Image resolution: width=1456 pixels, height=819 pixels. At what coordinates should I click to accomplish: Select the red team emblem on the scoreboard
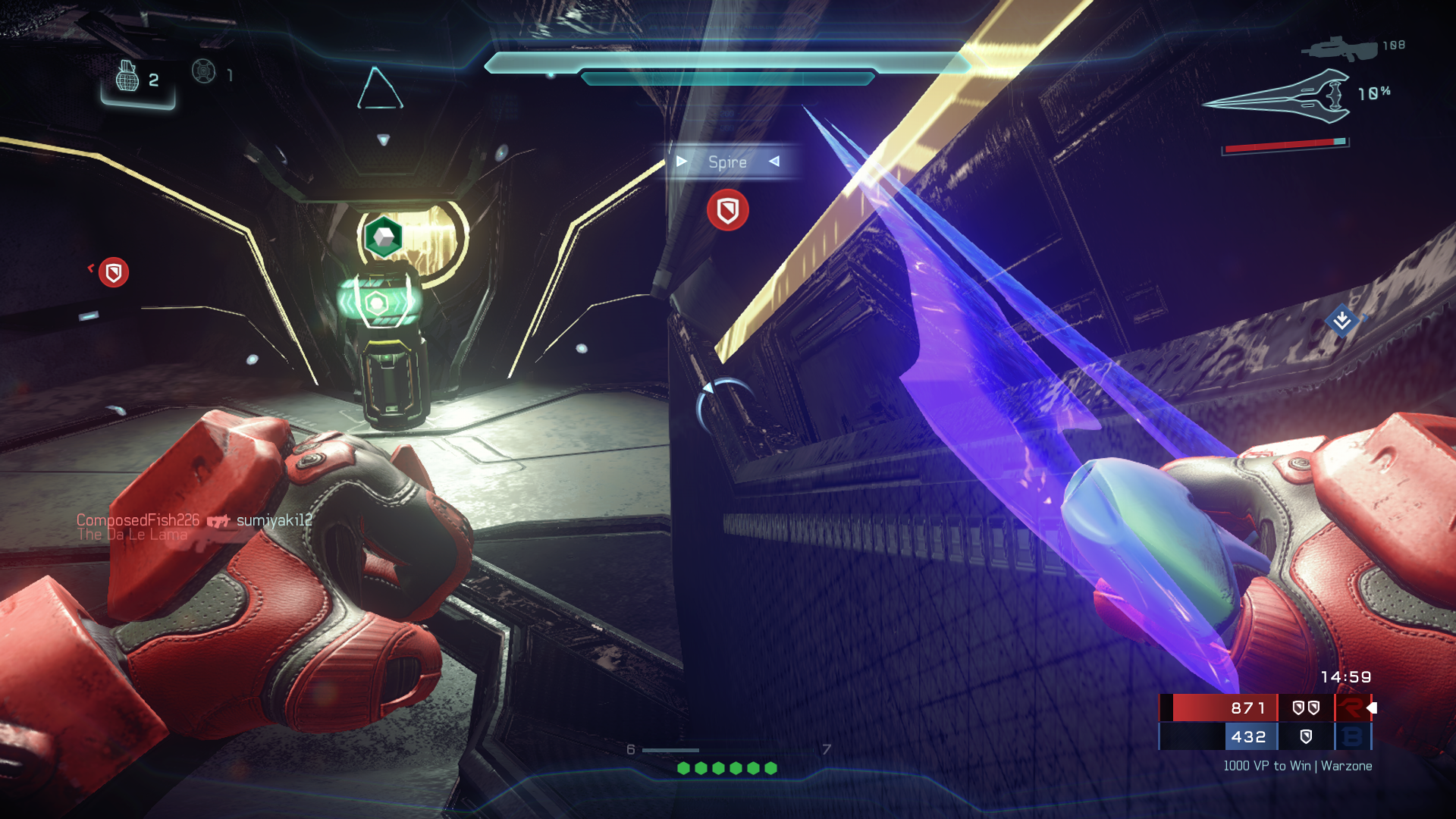tap(1351, 708)
